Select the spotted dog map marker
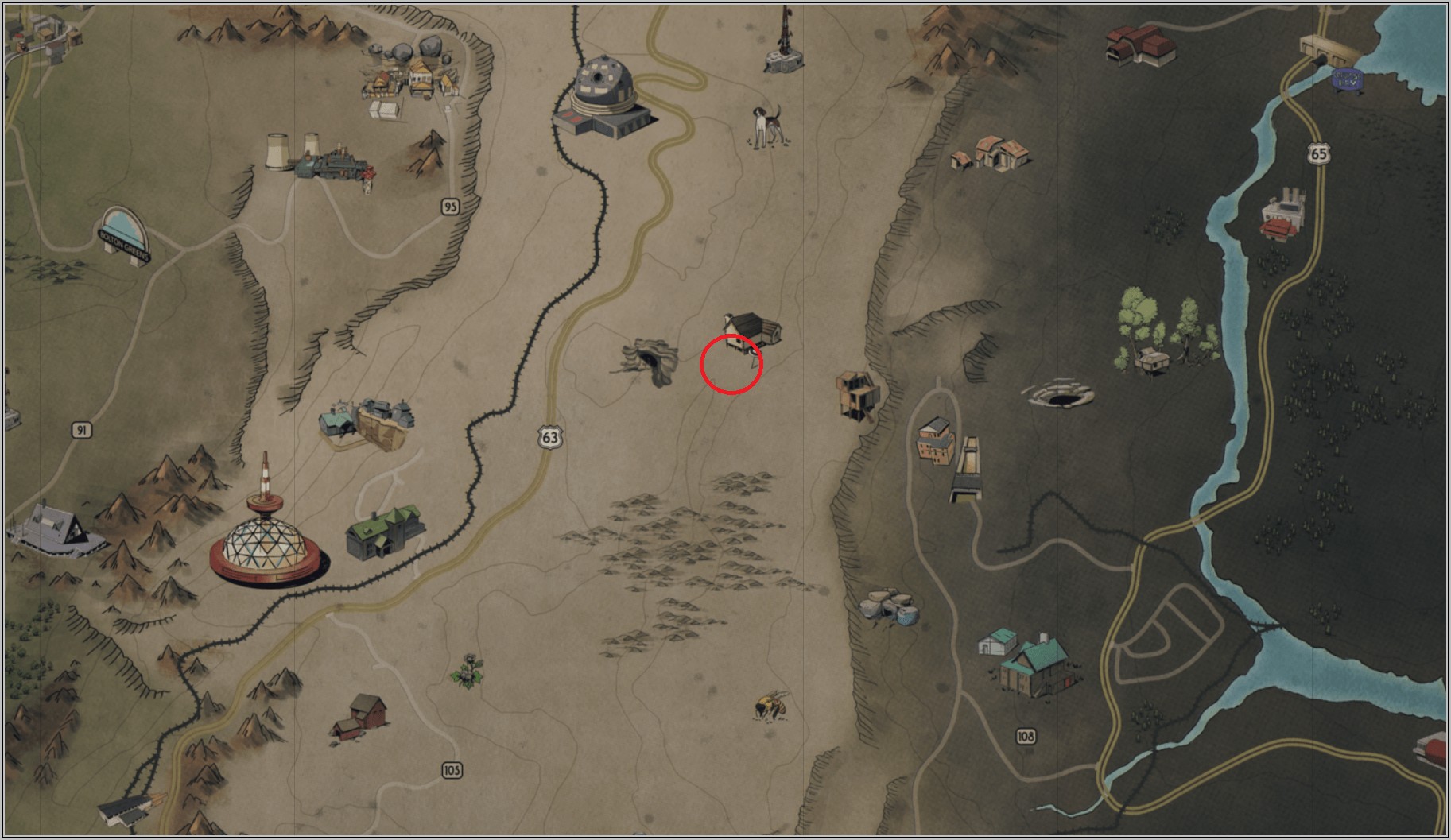Image resolution: width=1451 pixels, height=840 pixels. tap(767, 126)
